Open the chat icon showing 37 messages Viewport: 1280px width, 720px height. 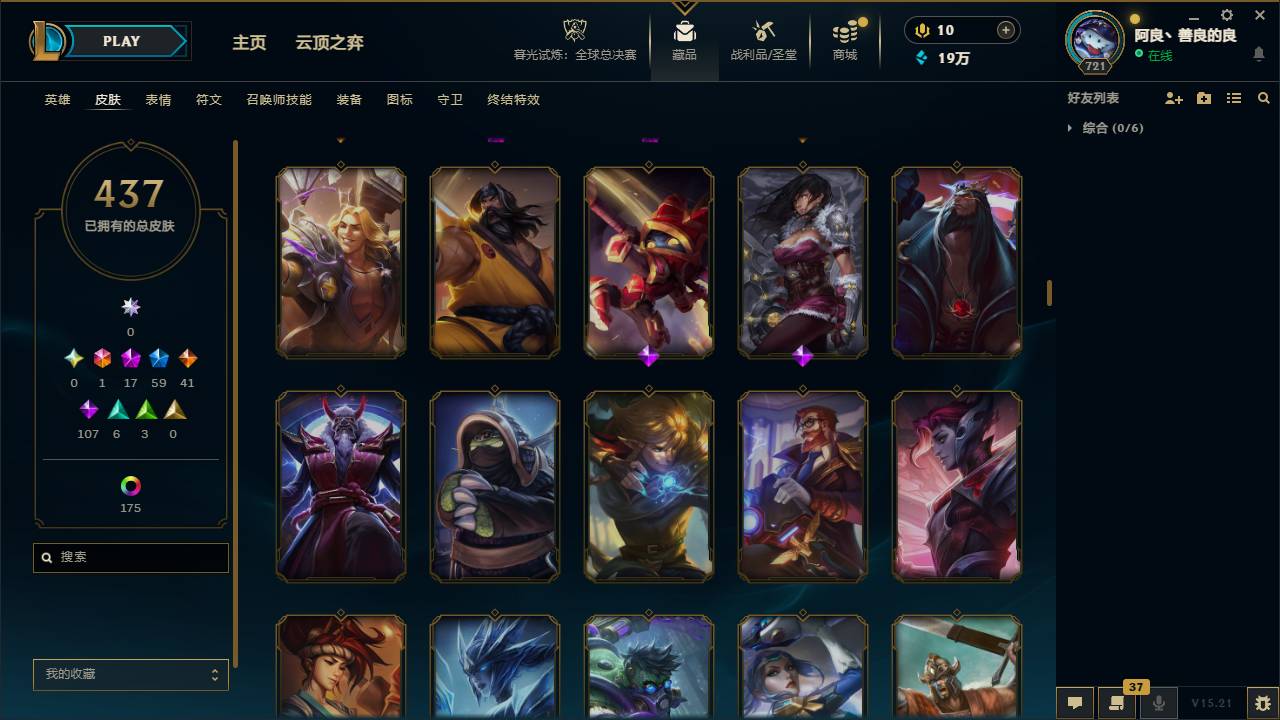click(x=1117, y=703)
